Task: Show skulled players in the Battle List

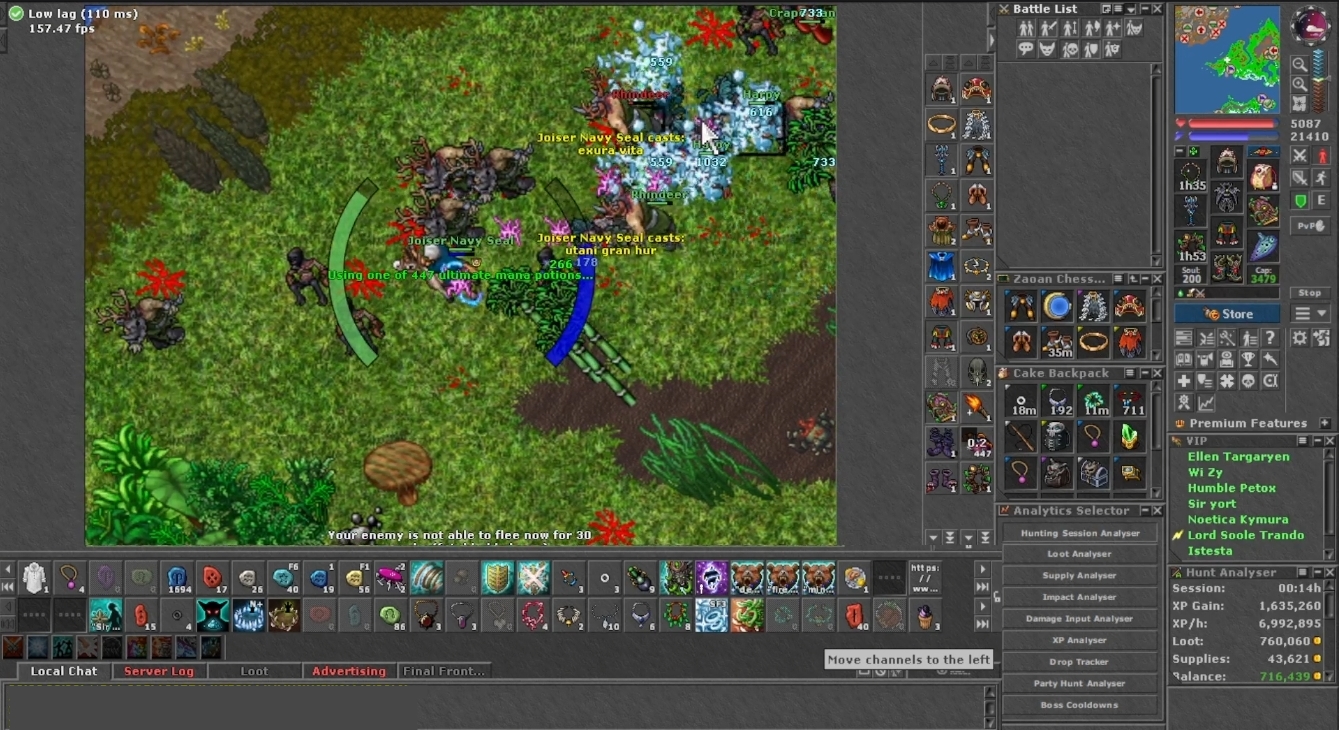Action: point(1071,49)
